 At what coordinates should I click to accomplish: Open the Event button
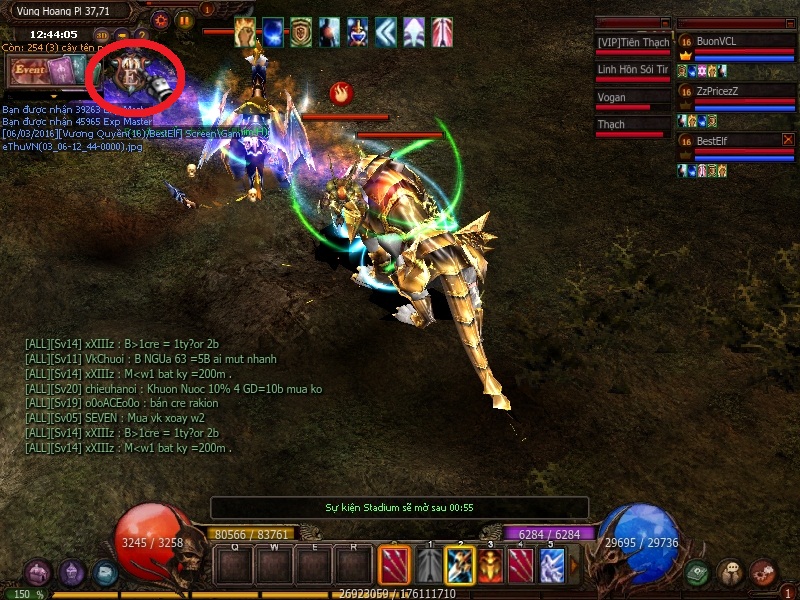pos(28,70)
